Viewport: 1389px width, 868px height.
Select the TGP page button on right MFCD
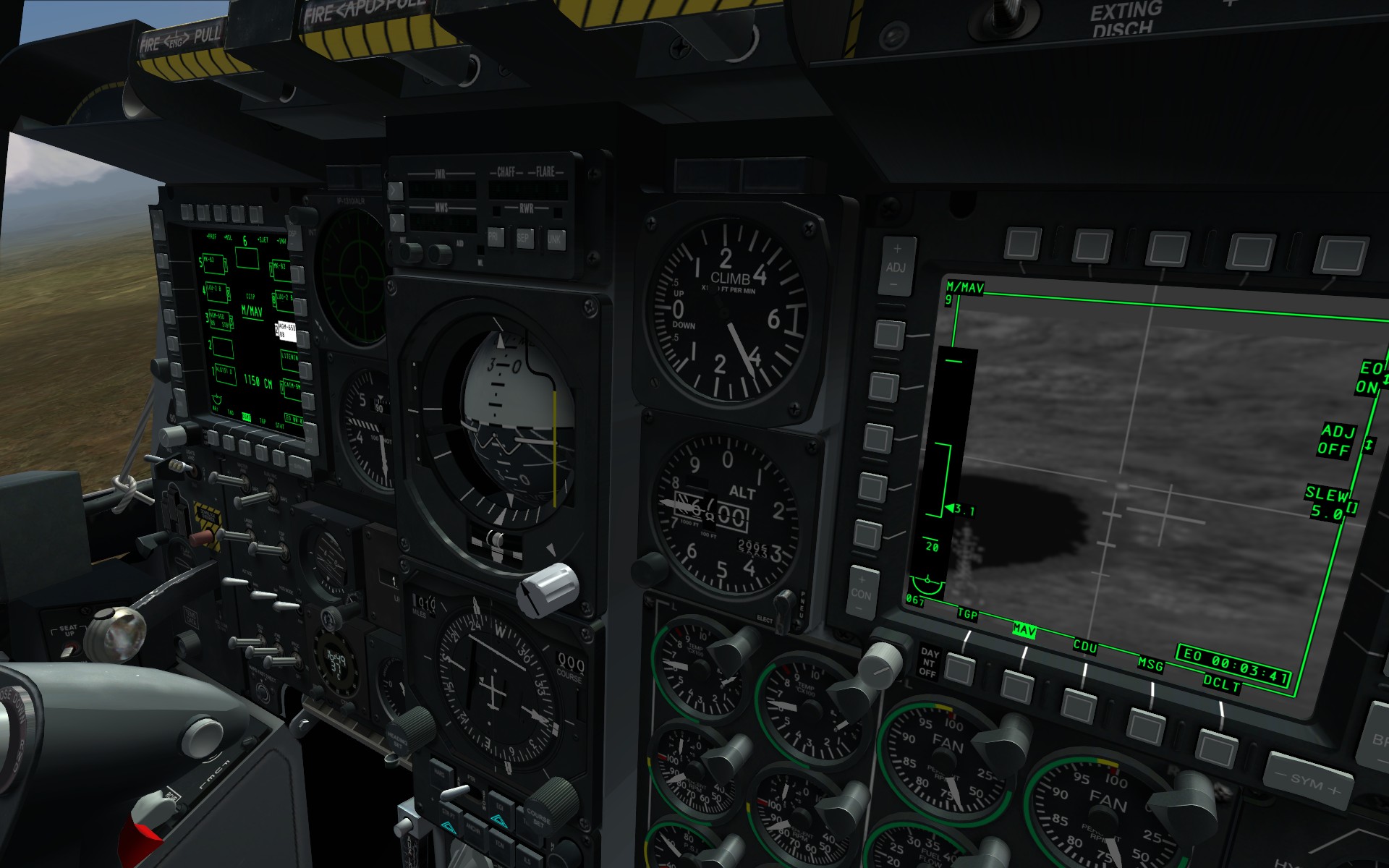(x=960, y=670)
